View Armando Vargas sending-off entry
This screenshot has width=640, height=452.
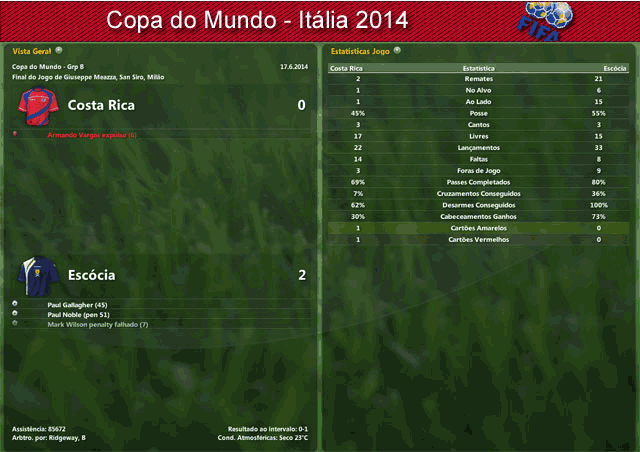click(90, 134)
